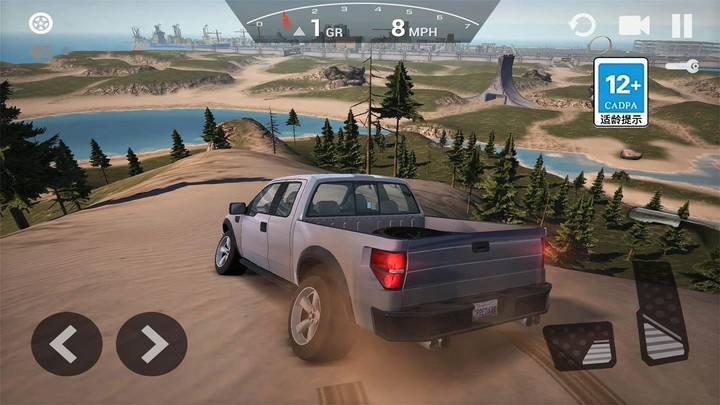
Task: Pause the game with the pause button
Action: coord(681,25)
